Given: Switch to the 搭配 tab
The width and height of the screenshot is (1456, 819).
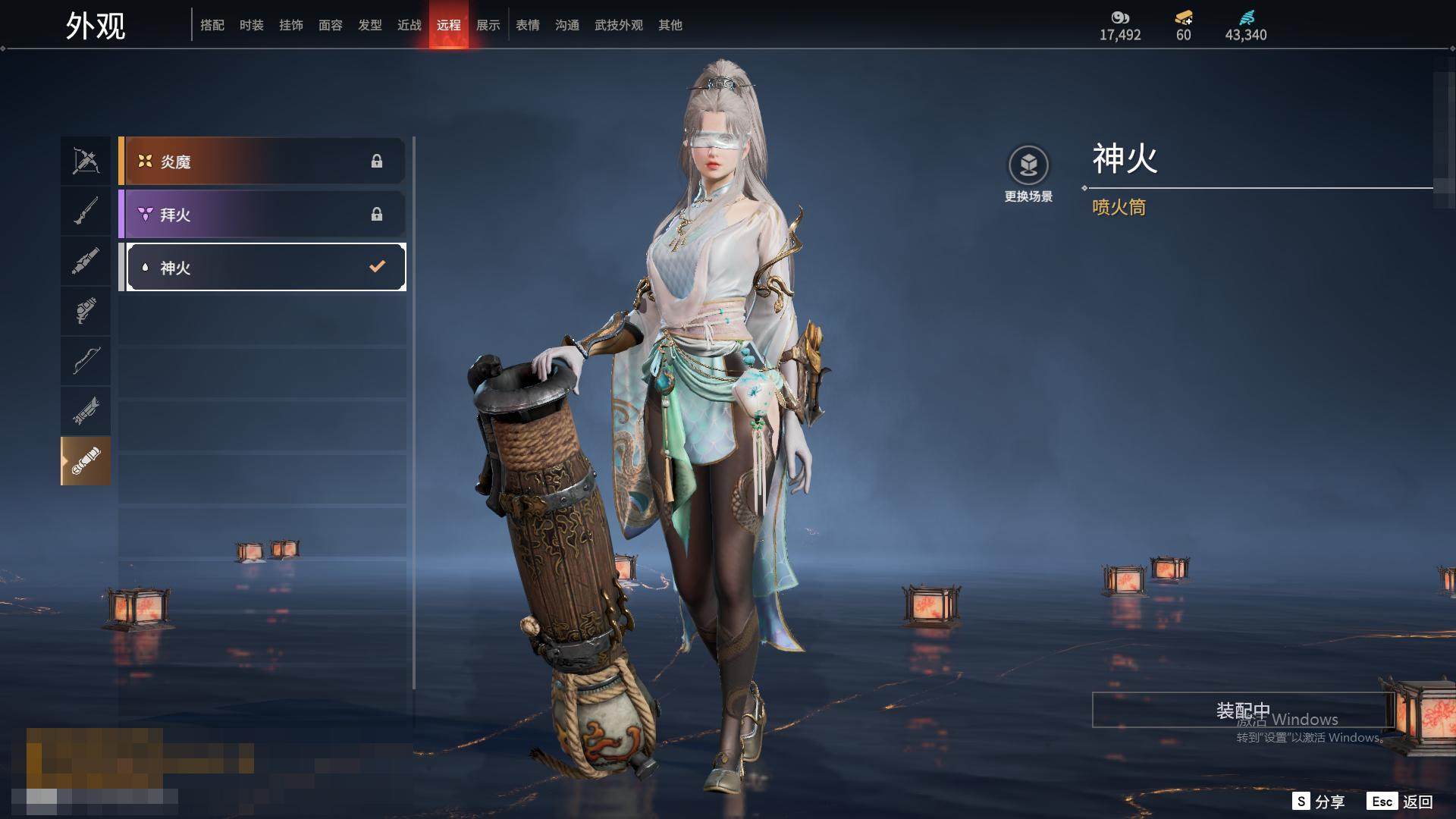Looking at the screenshot, I should tap(212, 25).
